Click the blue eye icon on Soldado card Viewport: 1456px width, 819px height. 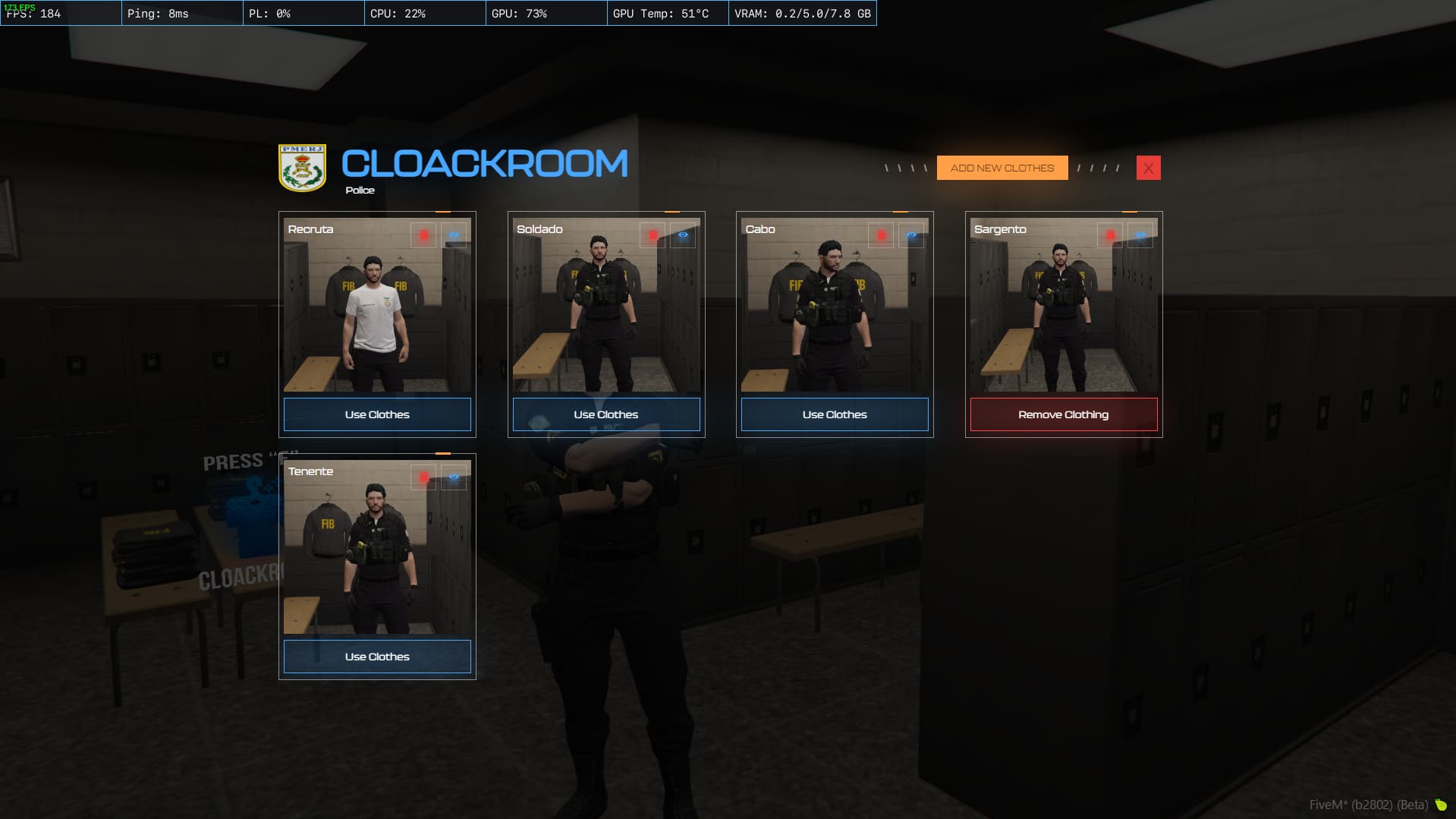point(682,235)
